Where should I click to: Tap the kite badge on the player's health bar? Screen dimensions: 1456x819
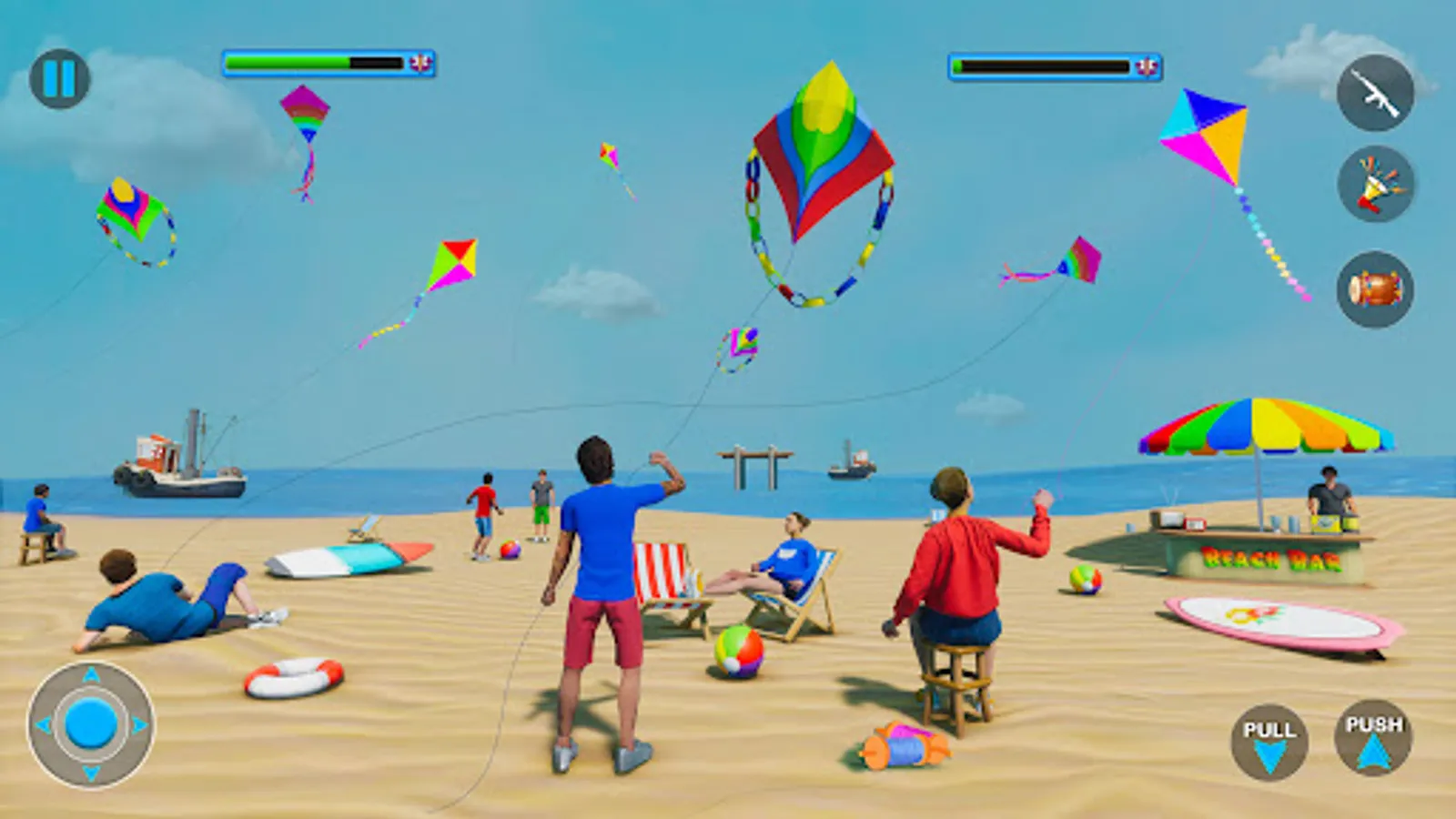click(x=420, y=64)
